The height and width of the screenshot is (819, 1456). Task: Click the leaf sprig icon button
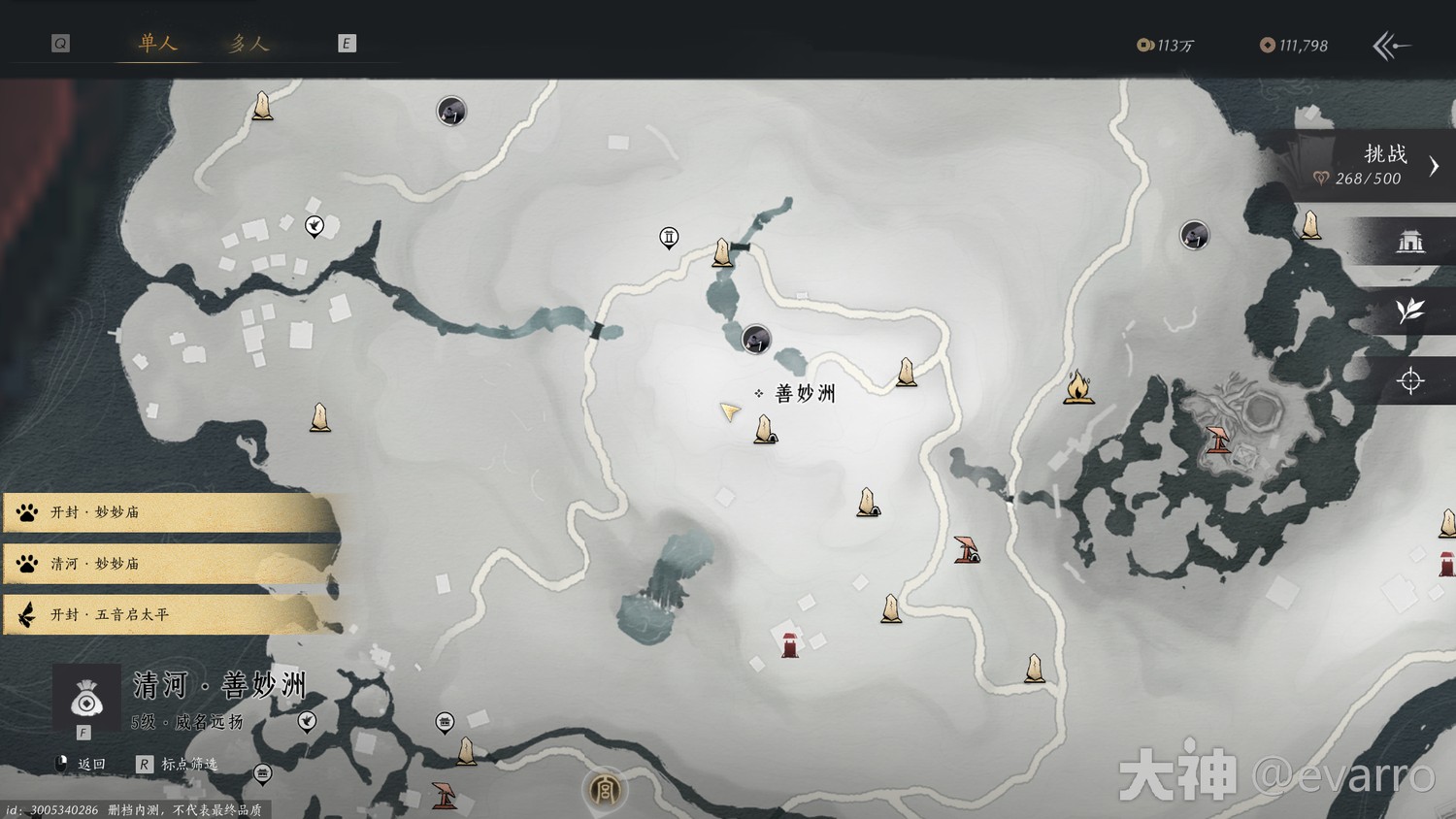[1409, 311]
